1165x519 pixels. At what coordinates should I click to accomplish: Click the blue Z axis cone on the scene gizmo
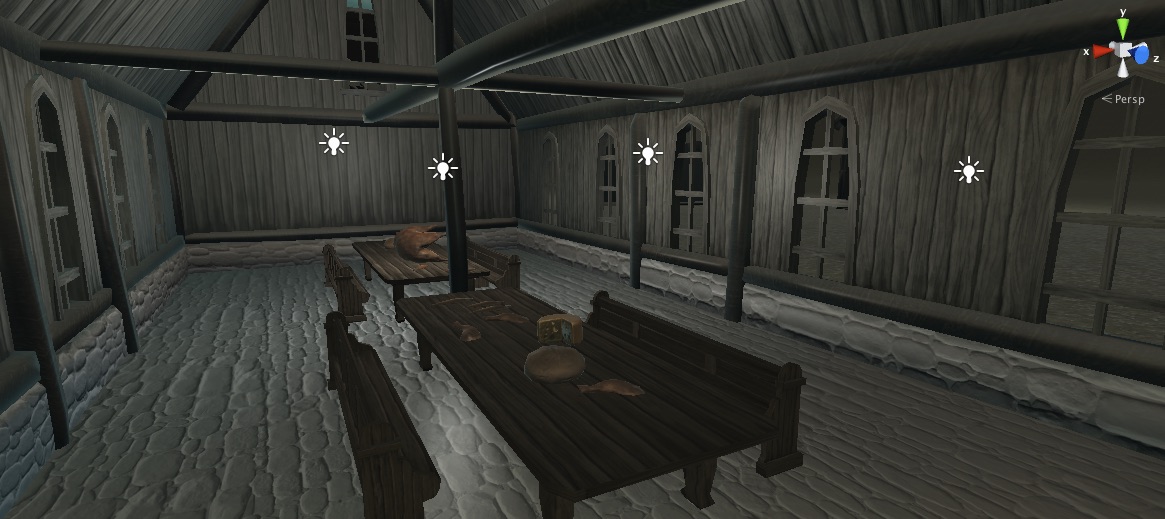pyautogui.click(x=1141, y=55)
